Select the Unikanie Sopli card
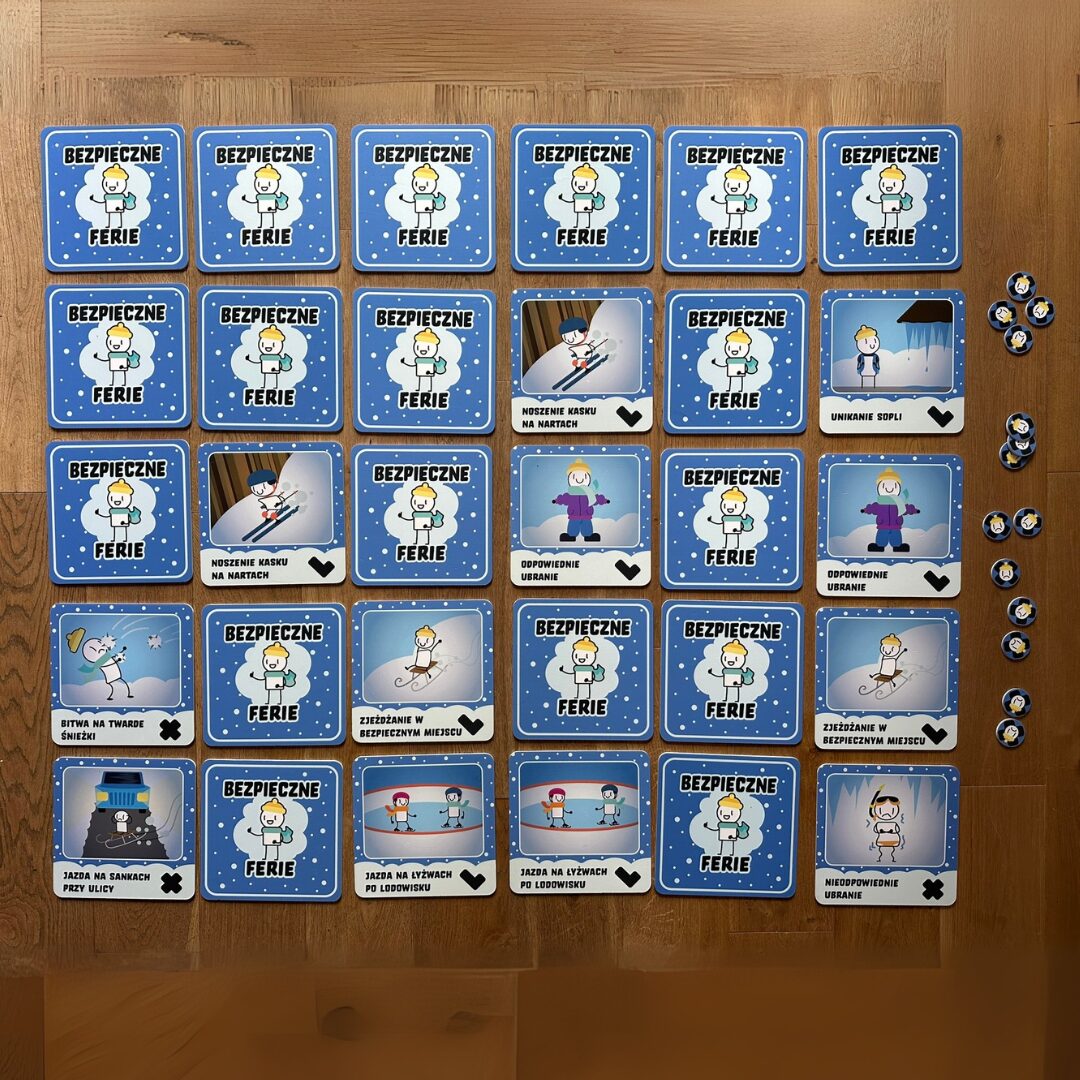The height and width of the screenshot is (1080, 1080). coord(891,360)
